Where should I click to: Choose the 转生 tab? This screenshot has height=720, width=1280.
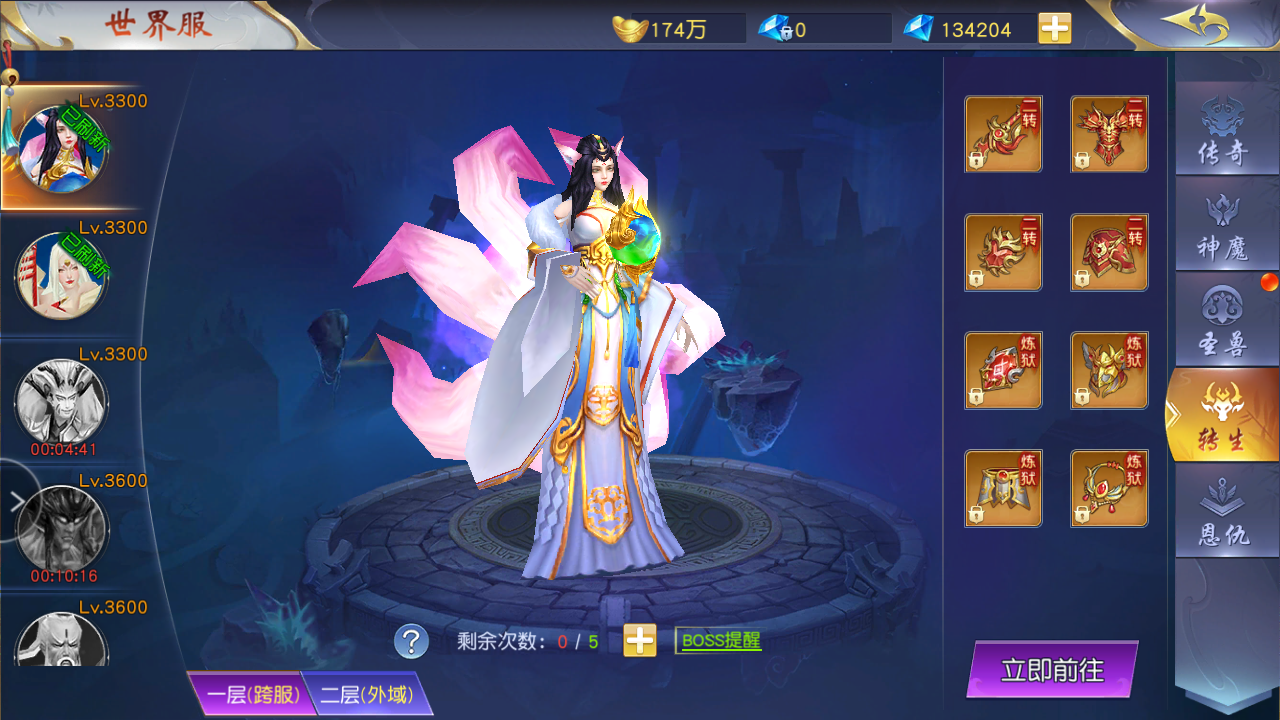point(1222,416)
